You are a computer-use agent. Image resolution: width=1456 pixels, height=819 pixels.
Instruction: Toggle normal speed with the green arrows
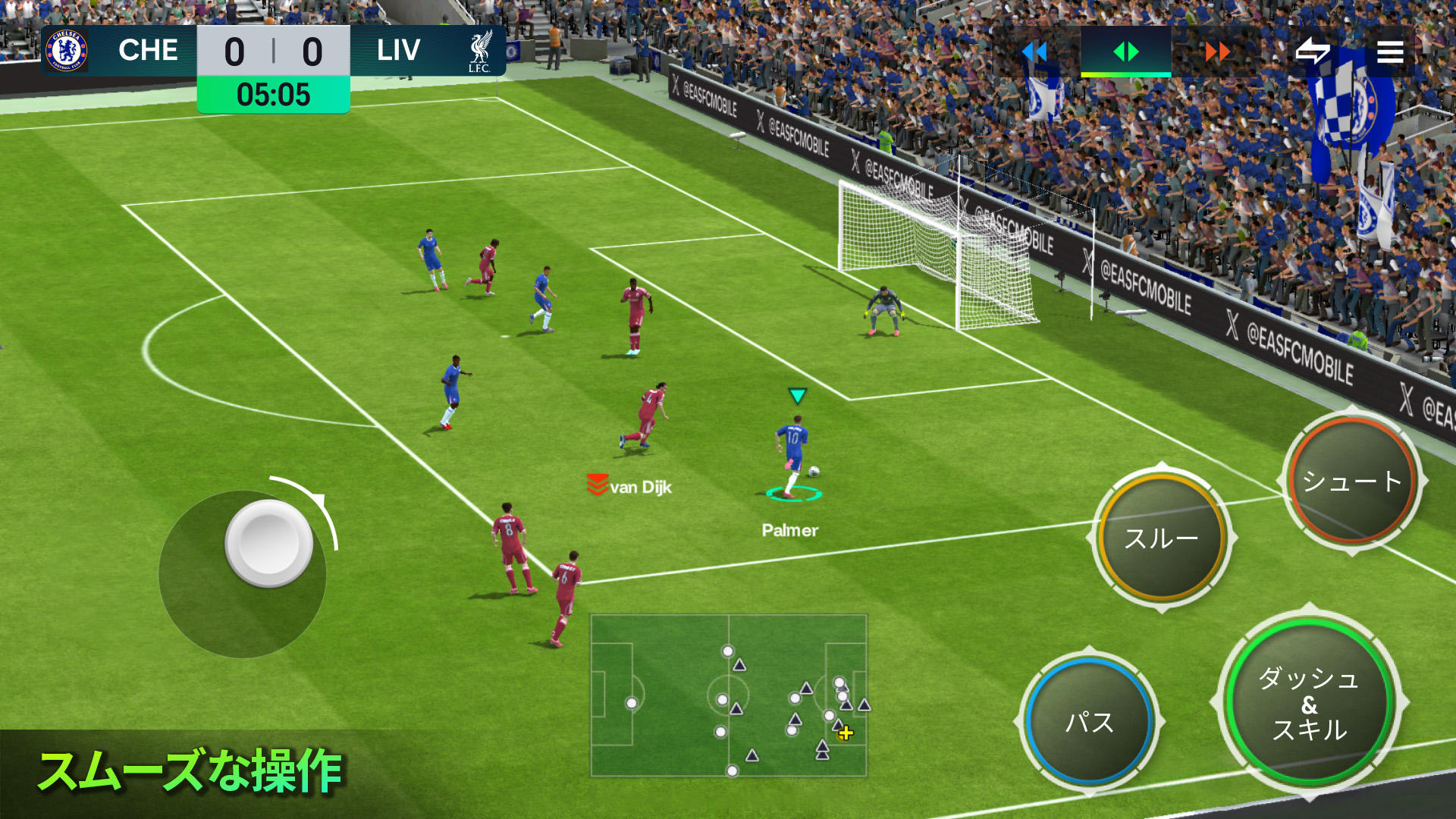click(1125, 52)
